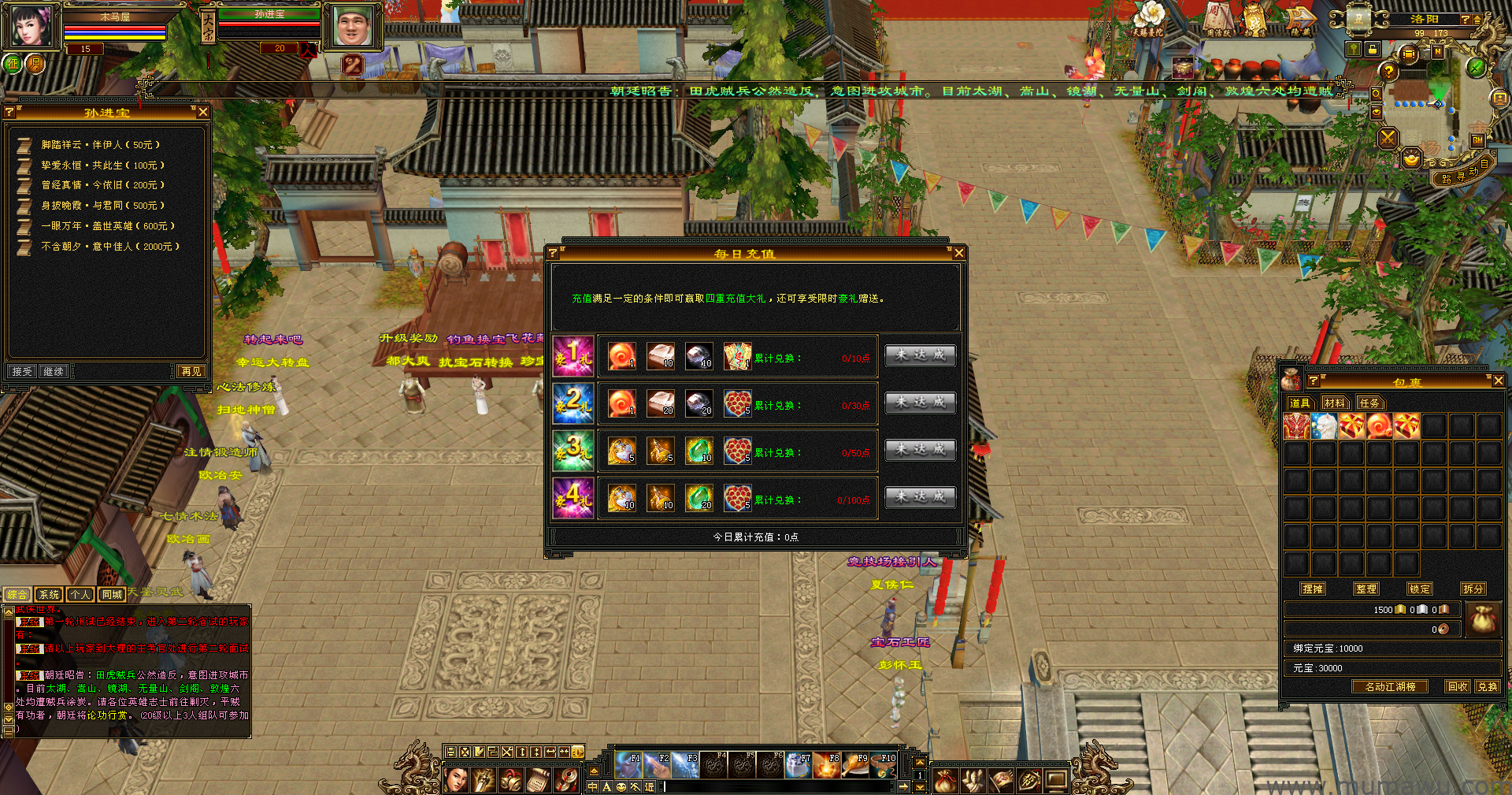The height and width of the screenshot is (795, 1512).
Task: Split an item stack with 拆分
Action: [x=1473, y=589]
